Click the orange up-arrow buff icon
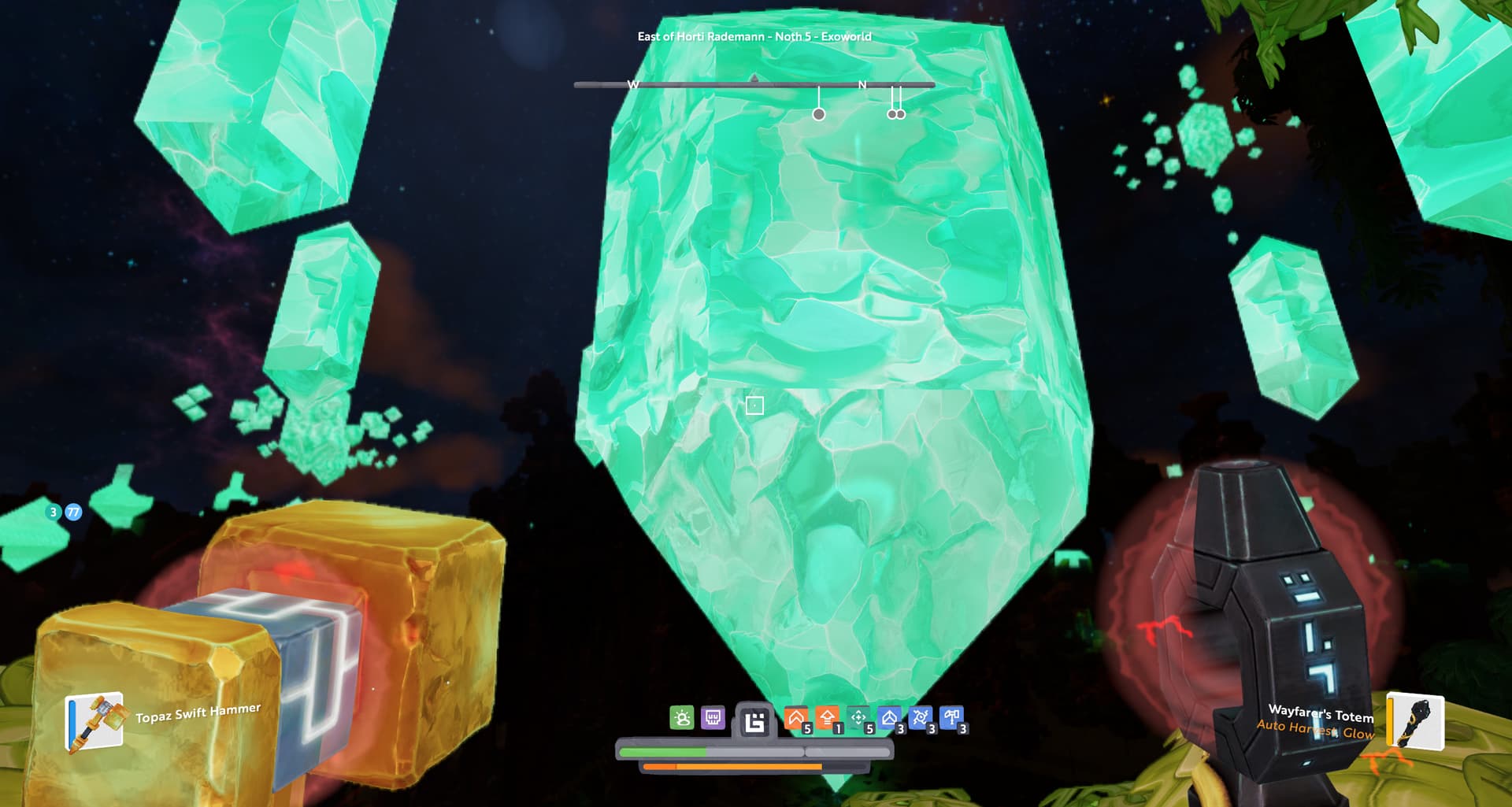 [x=827, y=718]
